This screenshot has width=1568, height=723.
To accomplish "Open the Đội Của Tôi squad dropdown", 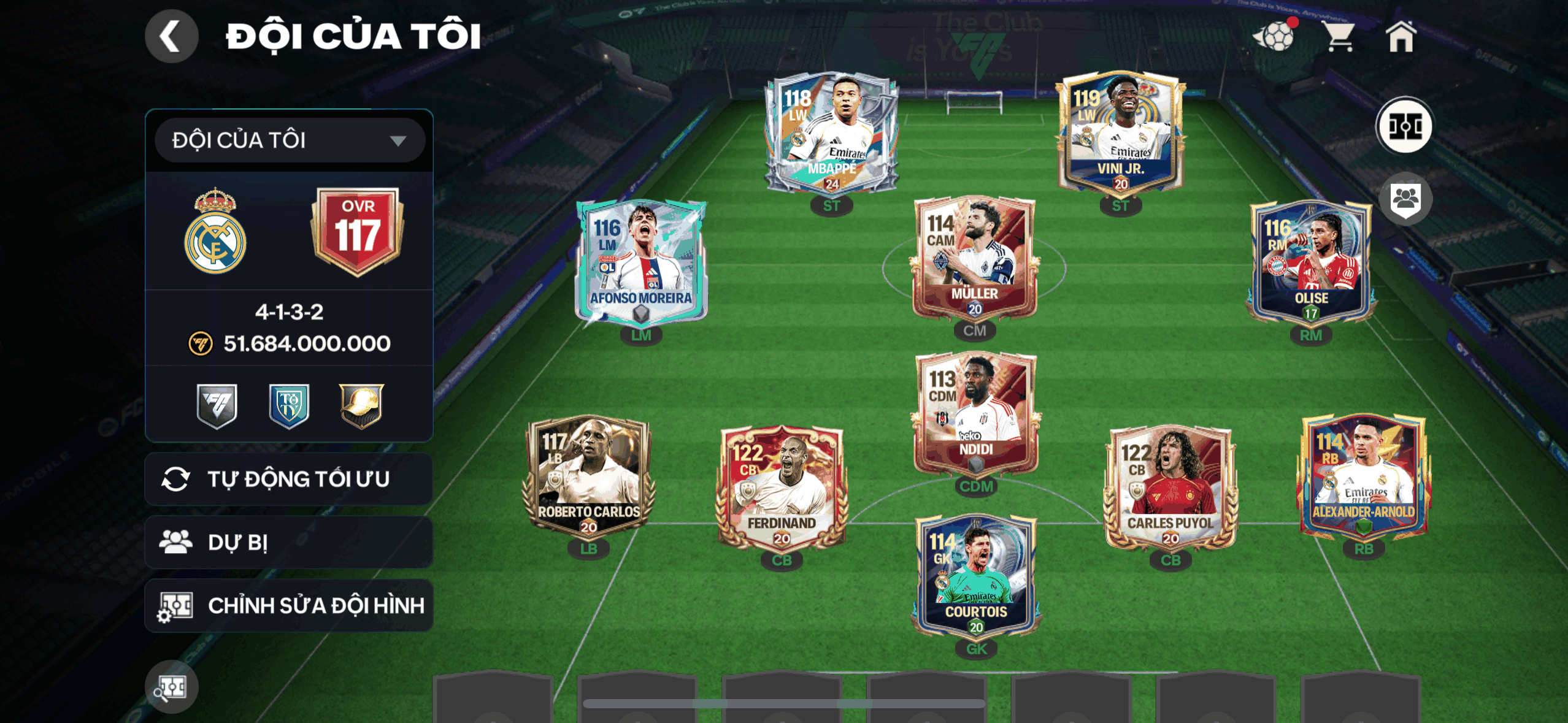I will click(290, 140).
